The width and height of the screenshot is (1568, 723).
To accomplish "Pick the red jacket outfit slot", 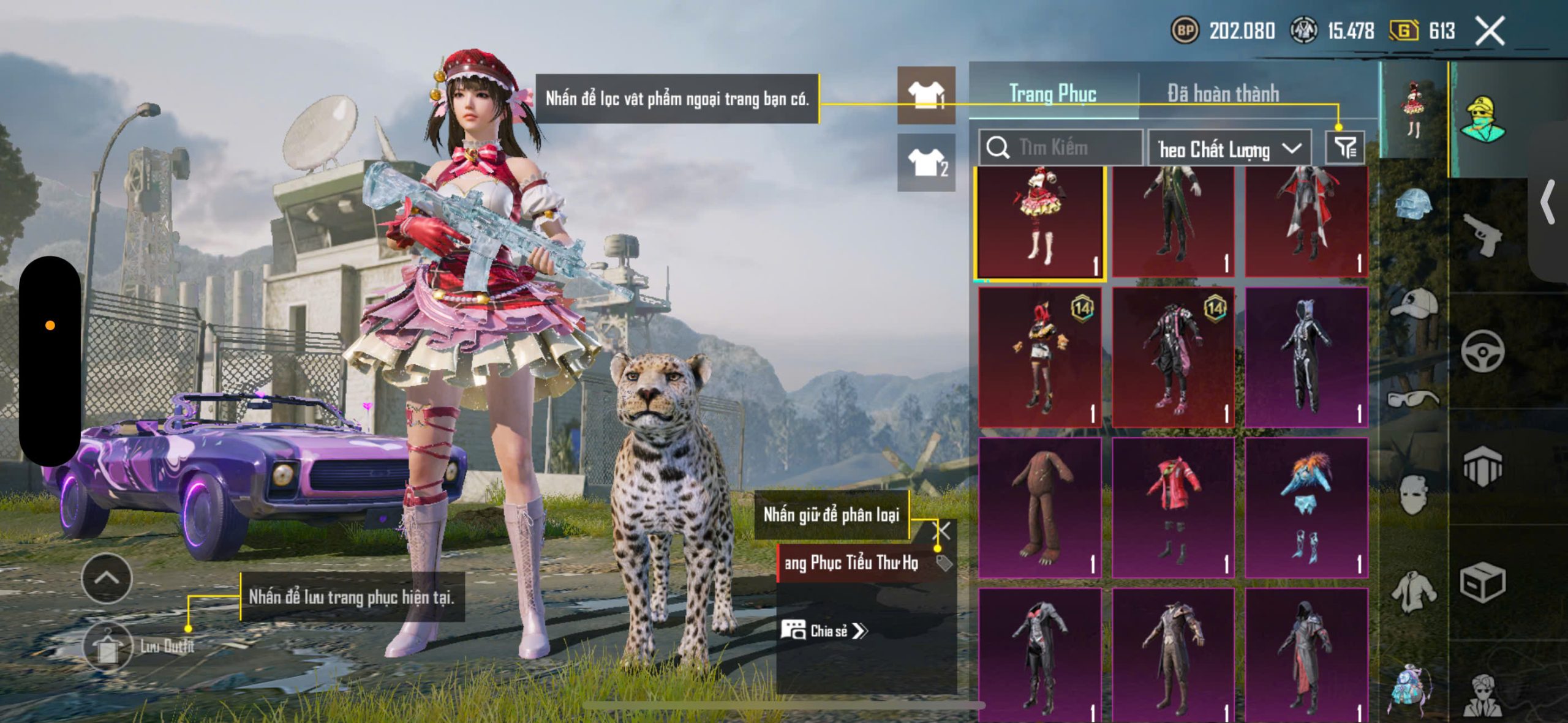I will pos(1172,507).
